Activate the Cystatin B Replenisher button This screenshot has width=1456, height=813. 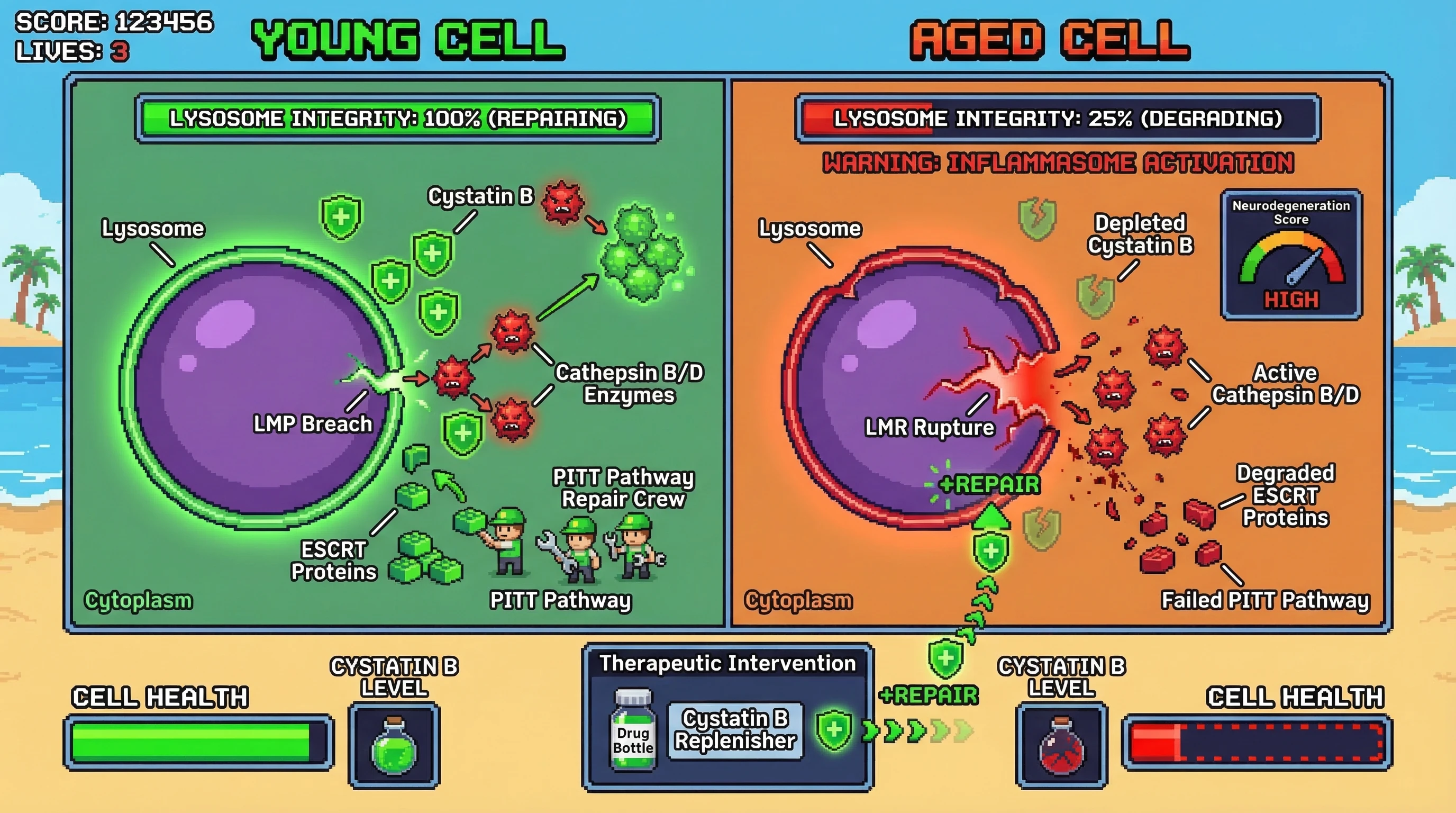[735, 730]
